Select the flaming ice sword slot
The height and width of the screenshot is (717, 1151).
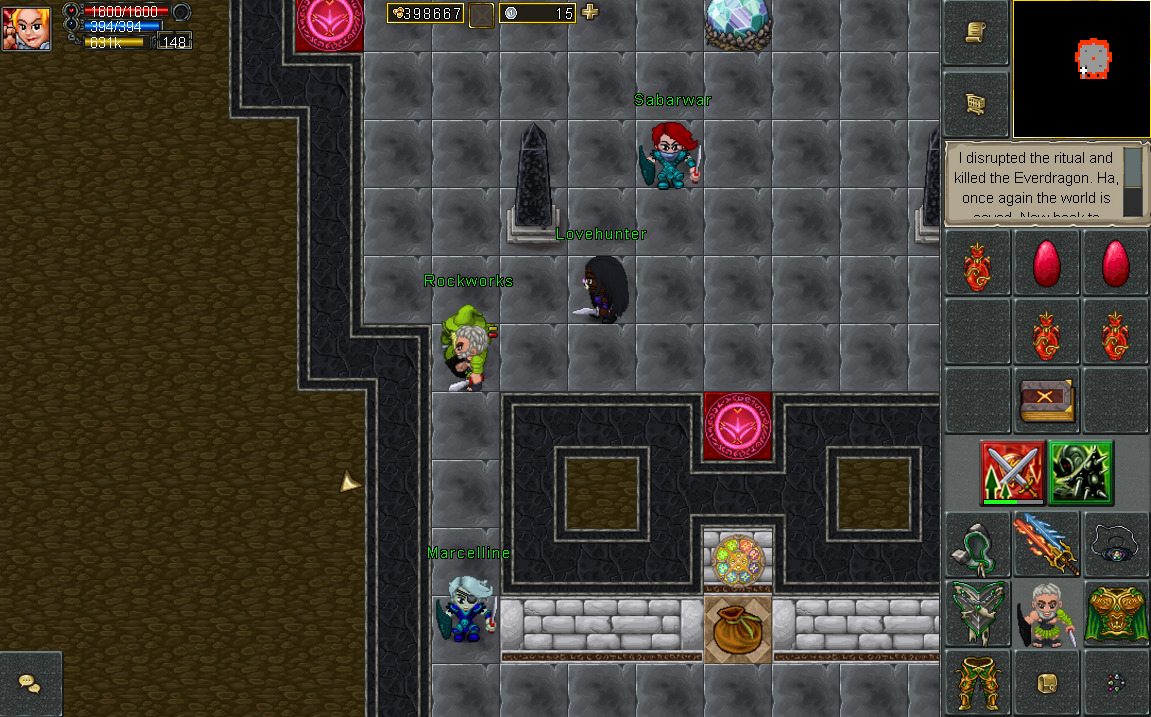point(1046,544)
